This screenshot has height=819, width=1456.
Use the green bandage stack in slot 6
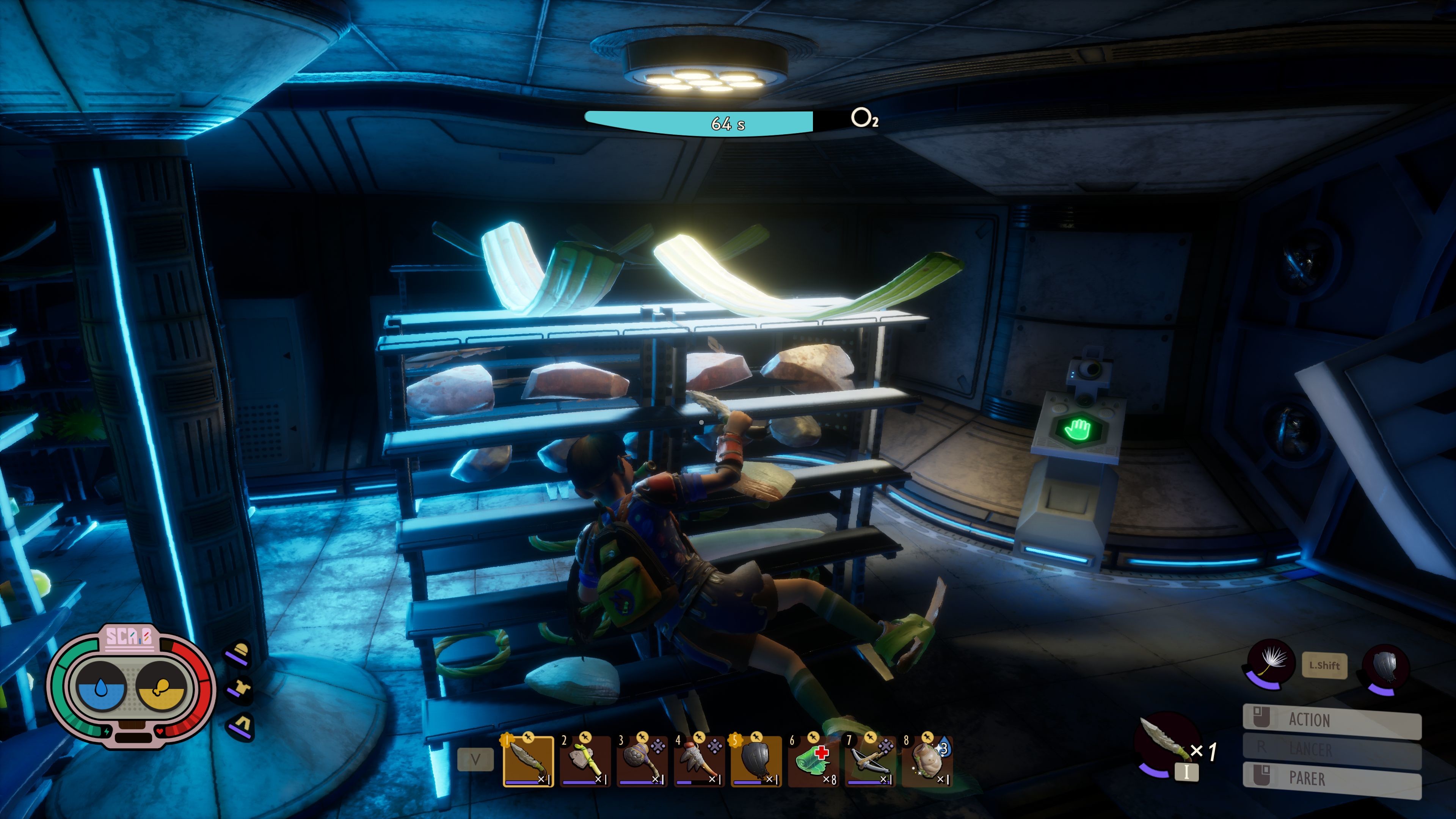(813, 761)
